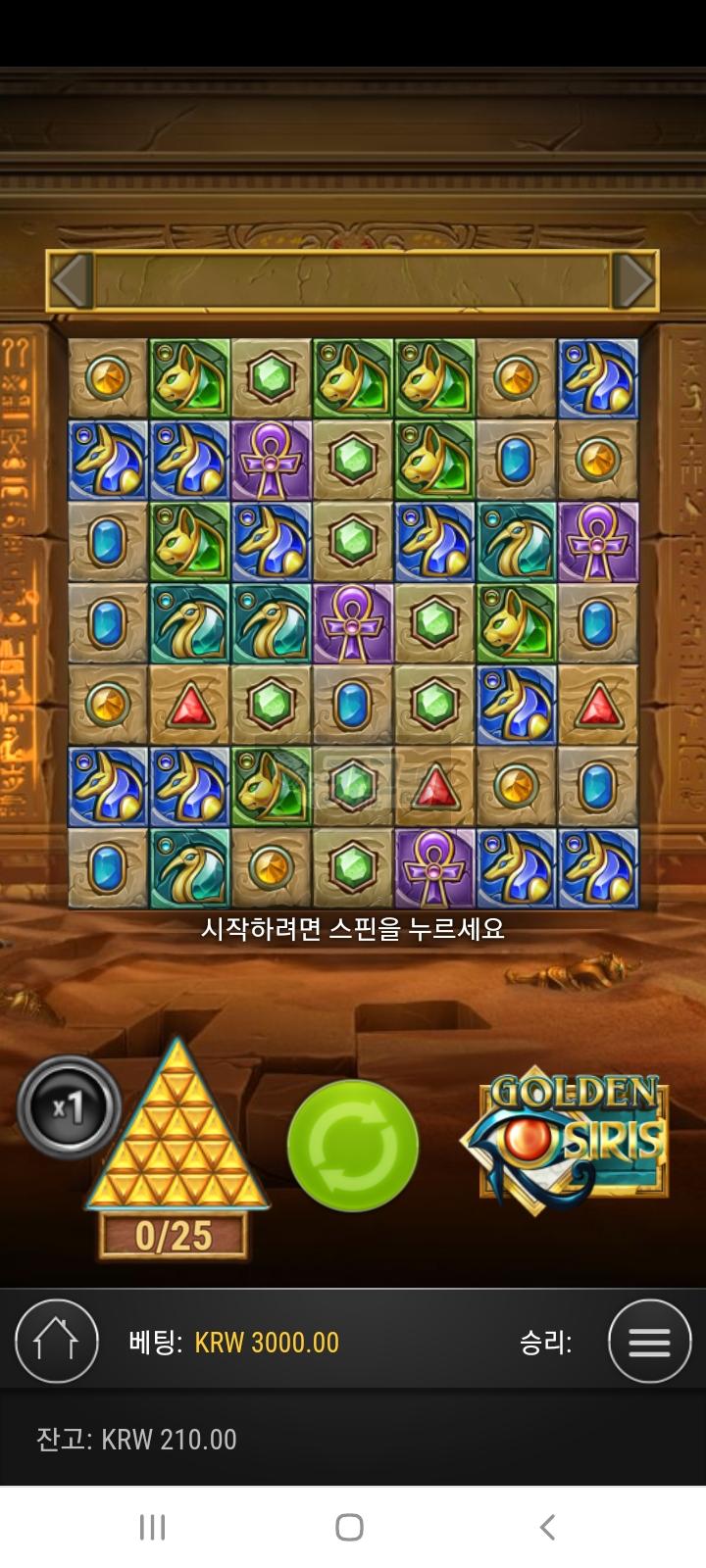The image size is (706, 1568).
Task: Open the hamburger menu
Action: point(648,1342)
